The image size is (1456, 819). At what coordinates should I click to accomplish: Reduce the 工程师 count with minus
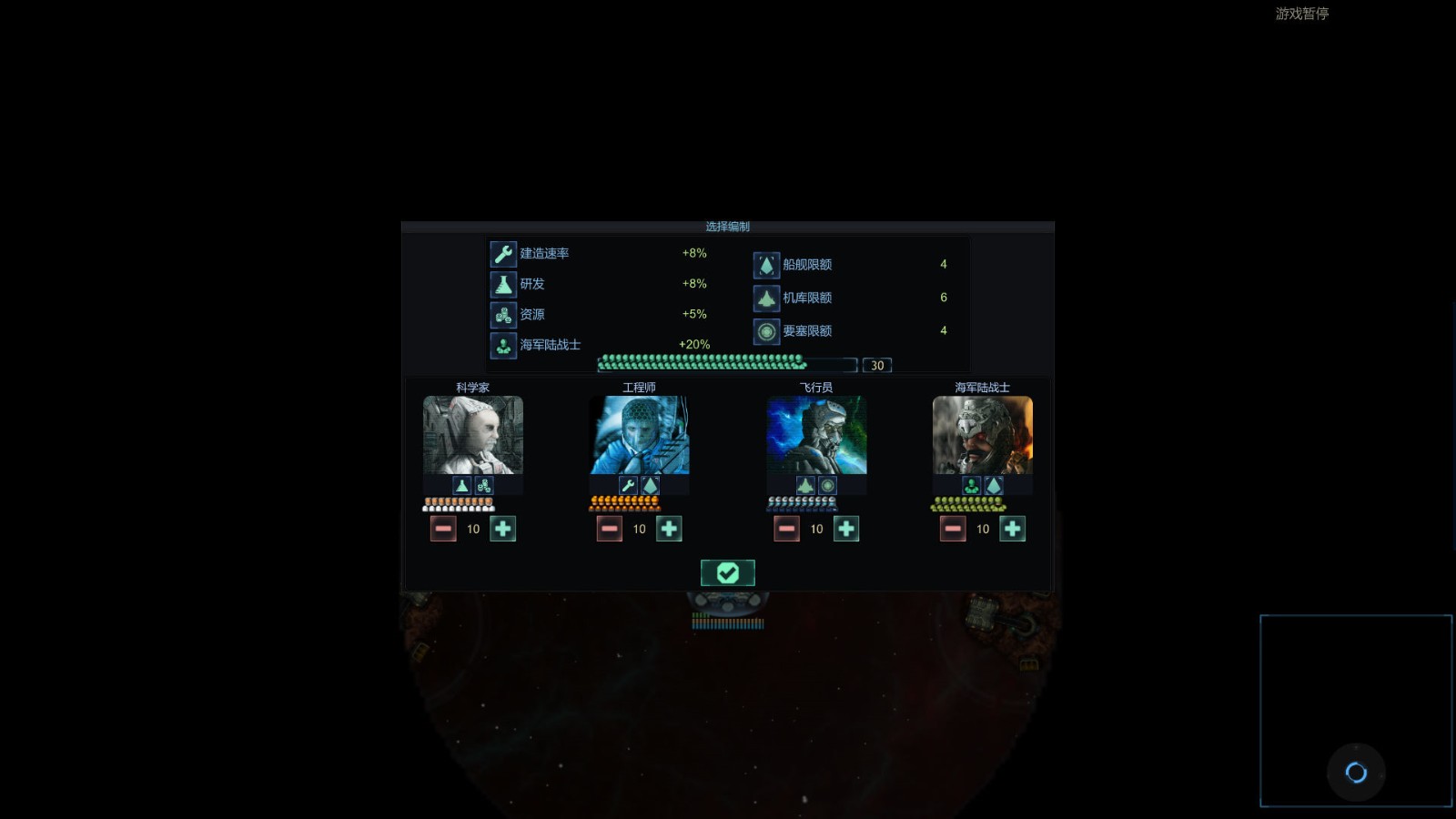point(610,529)
